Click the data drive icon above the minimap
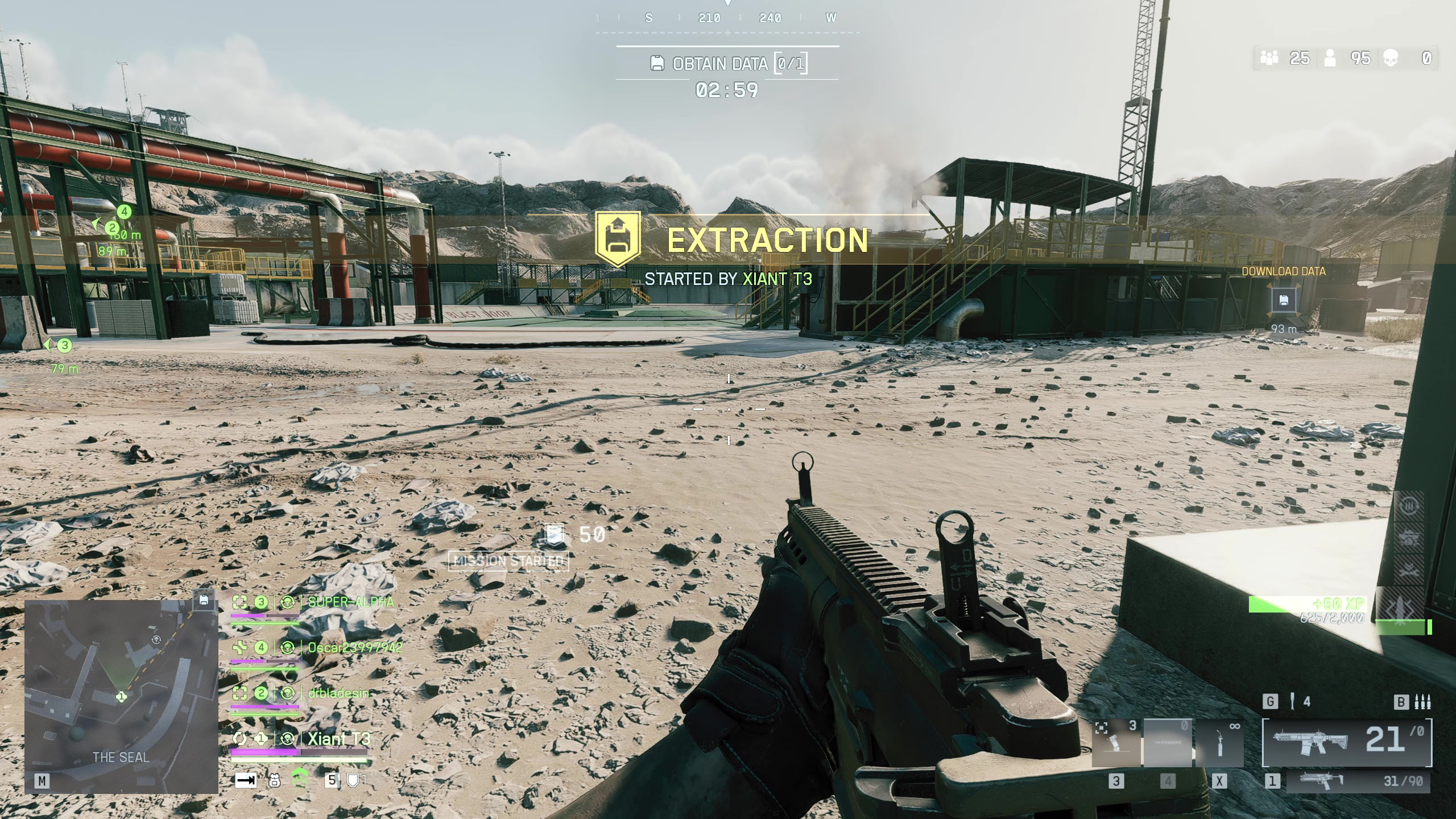The height and width of the screenshot is (819, 1456). (204, 600)
